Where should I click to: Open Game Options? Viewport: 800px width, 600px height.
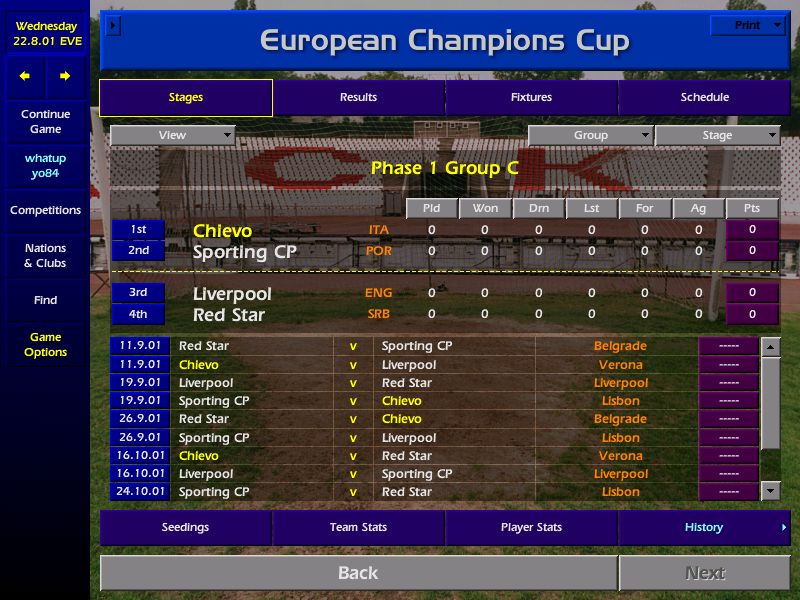point(45,345)
